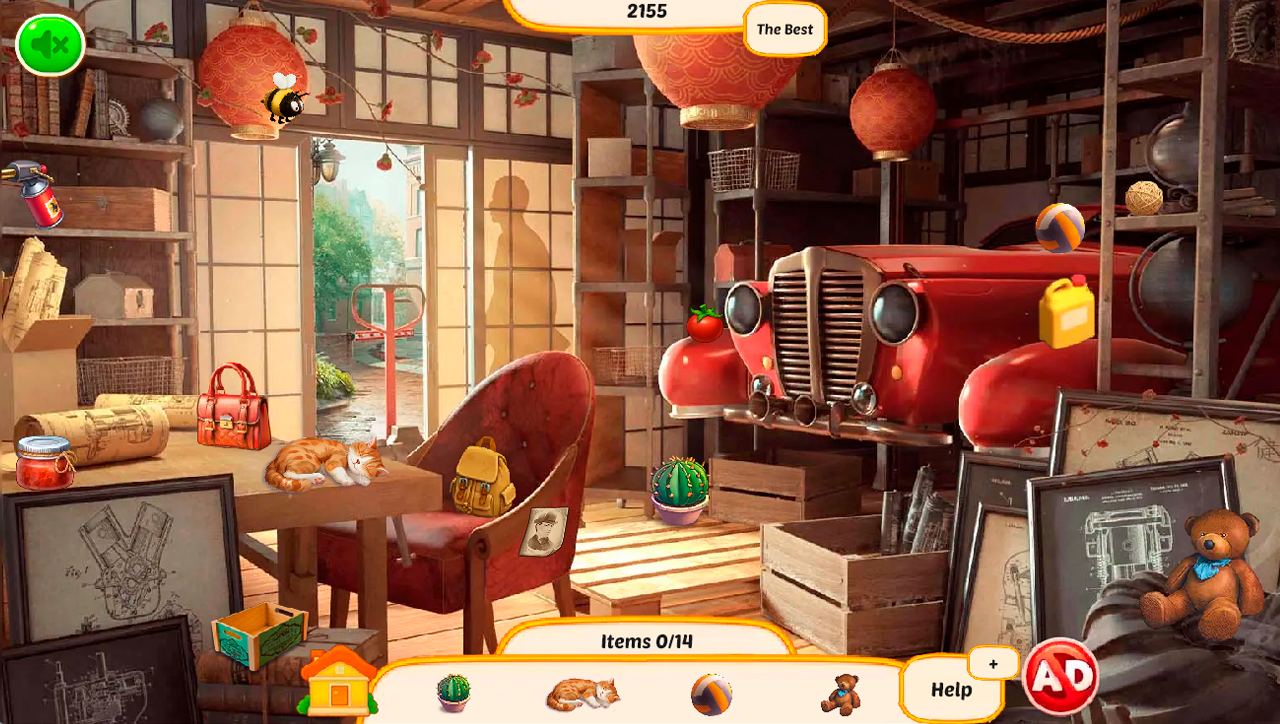
Task: Select the cactus thumbnail in the tray
Action: point(452,691)
